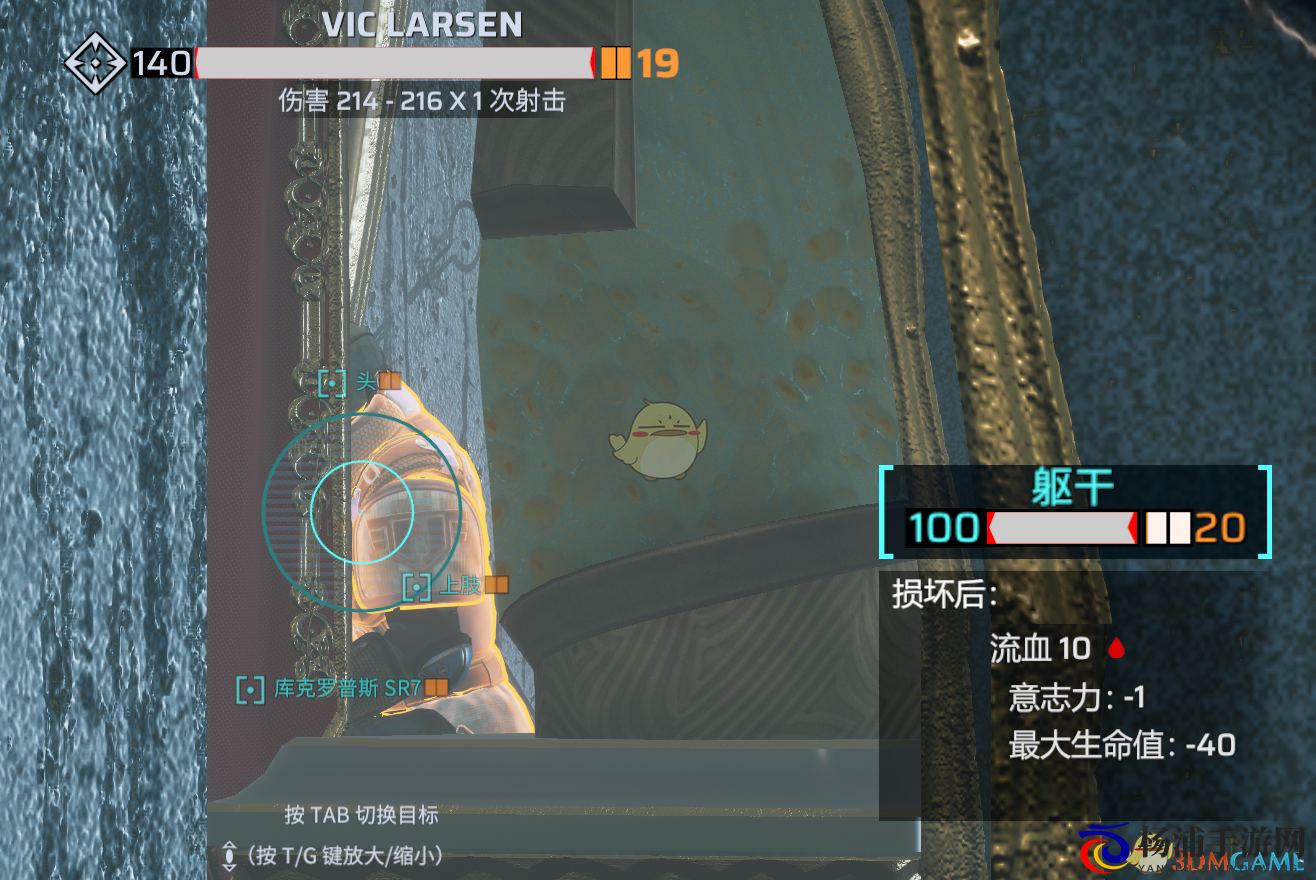Aim at the 库克罗普斯 SR7 weapon marker
Screen dimensions: 1316x880
tap(250, 689)
